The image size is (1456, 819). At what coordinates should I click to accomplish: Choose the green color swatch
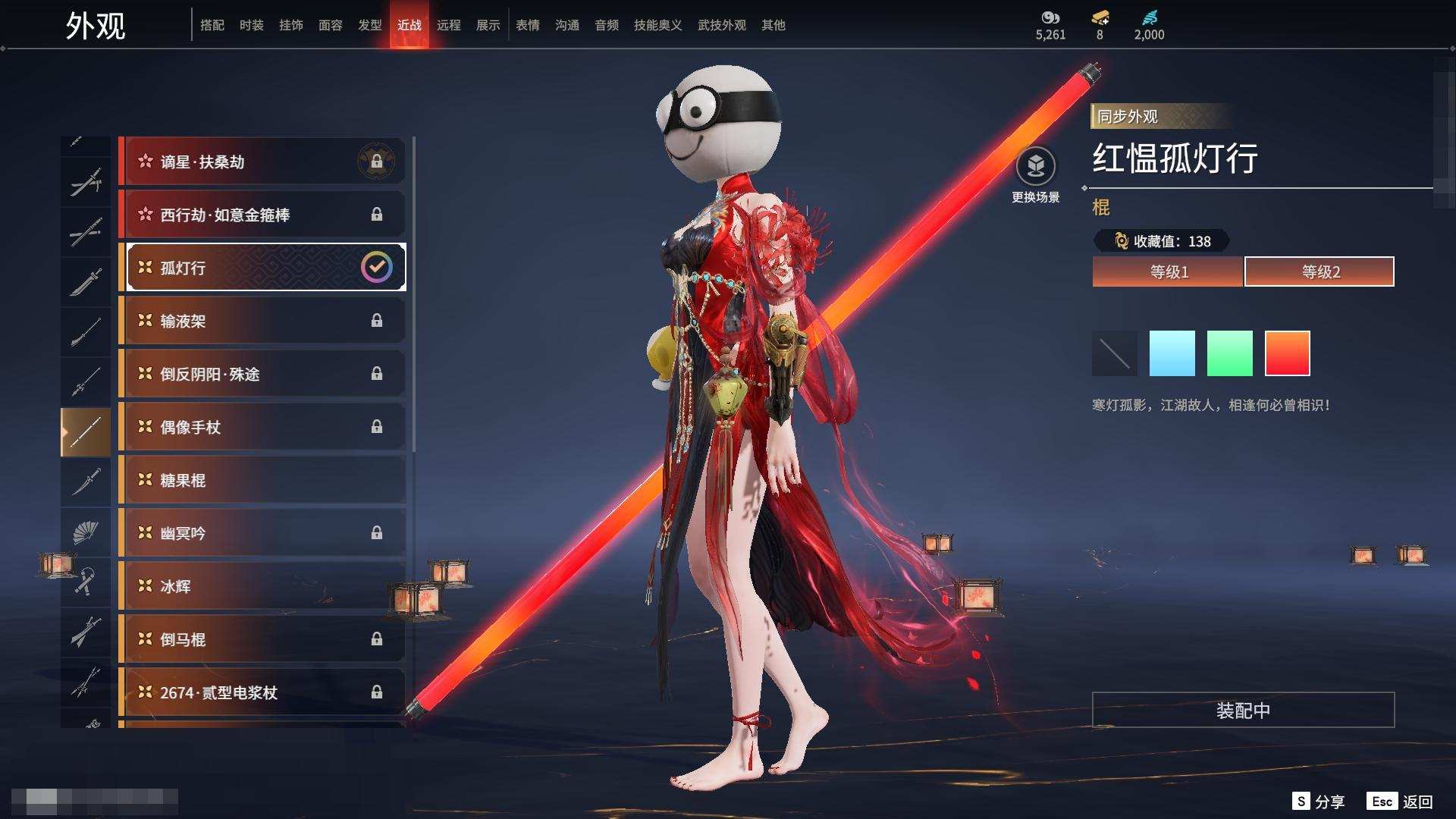[1229, 353]
